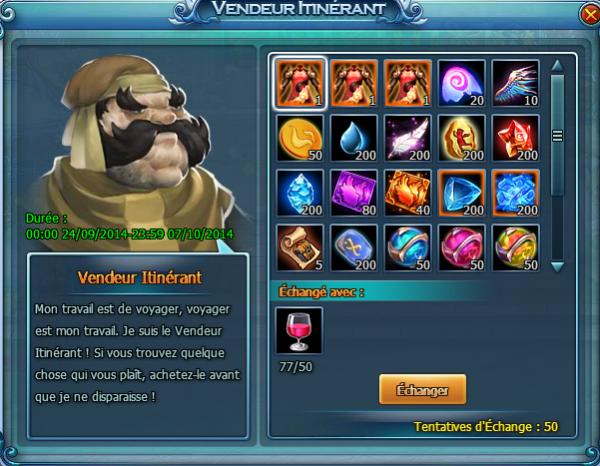Image resolution: width=600 pixels, height=466 pixels.
Task: Choose the golden egg with red dragon
Action: tap(461, 139)
